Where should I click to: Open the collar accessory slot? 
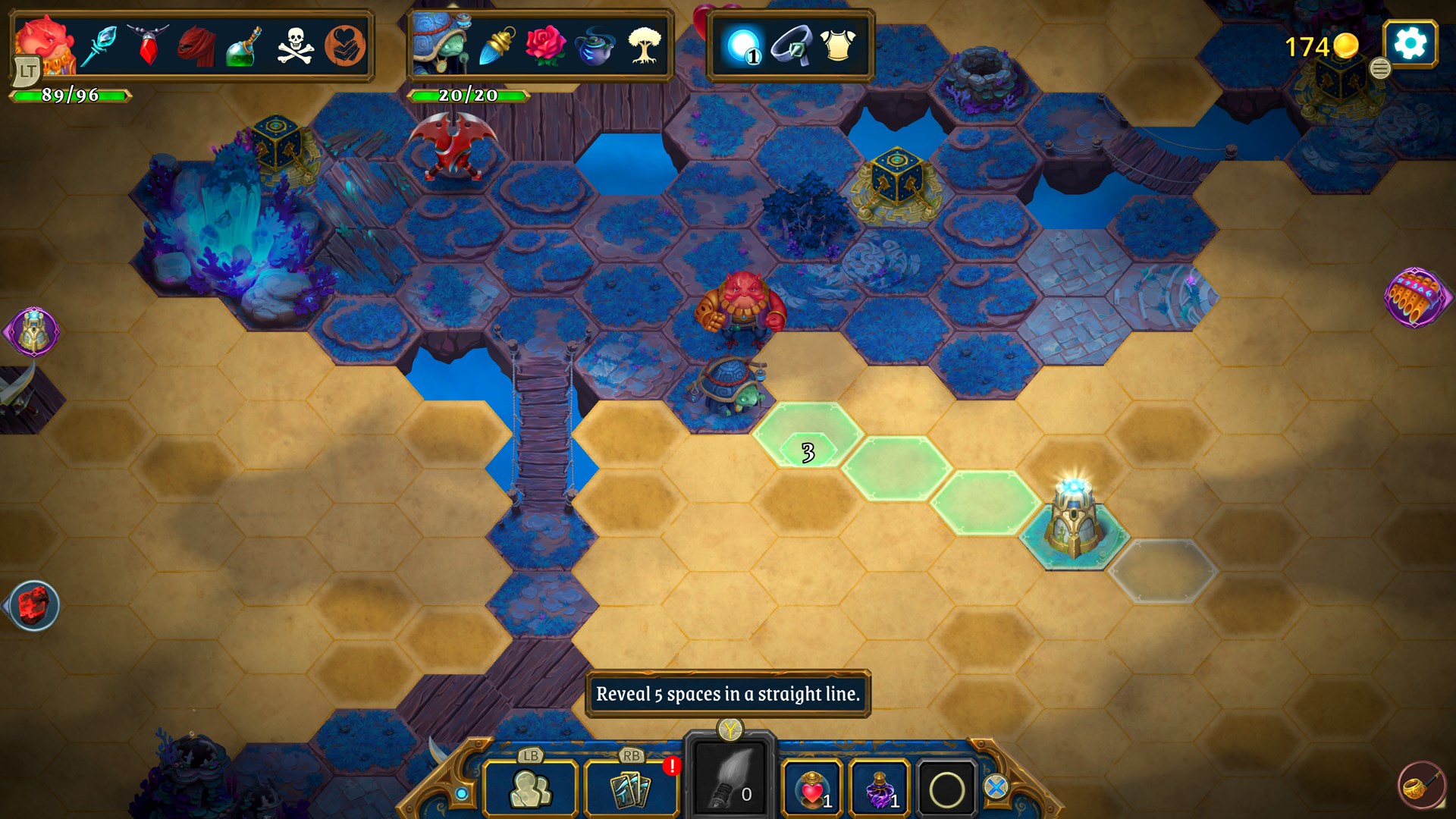(792, 45)
